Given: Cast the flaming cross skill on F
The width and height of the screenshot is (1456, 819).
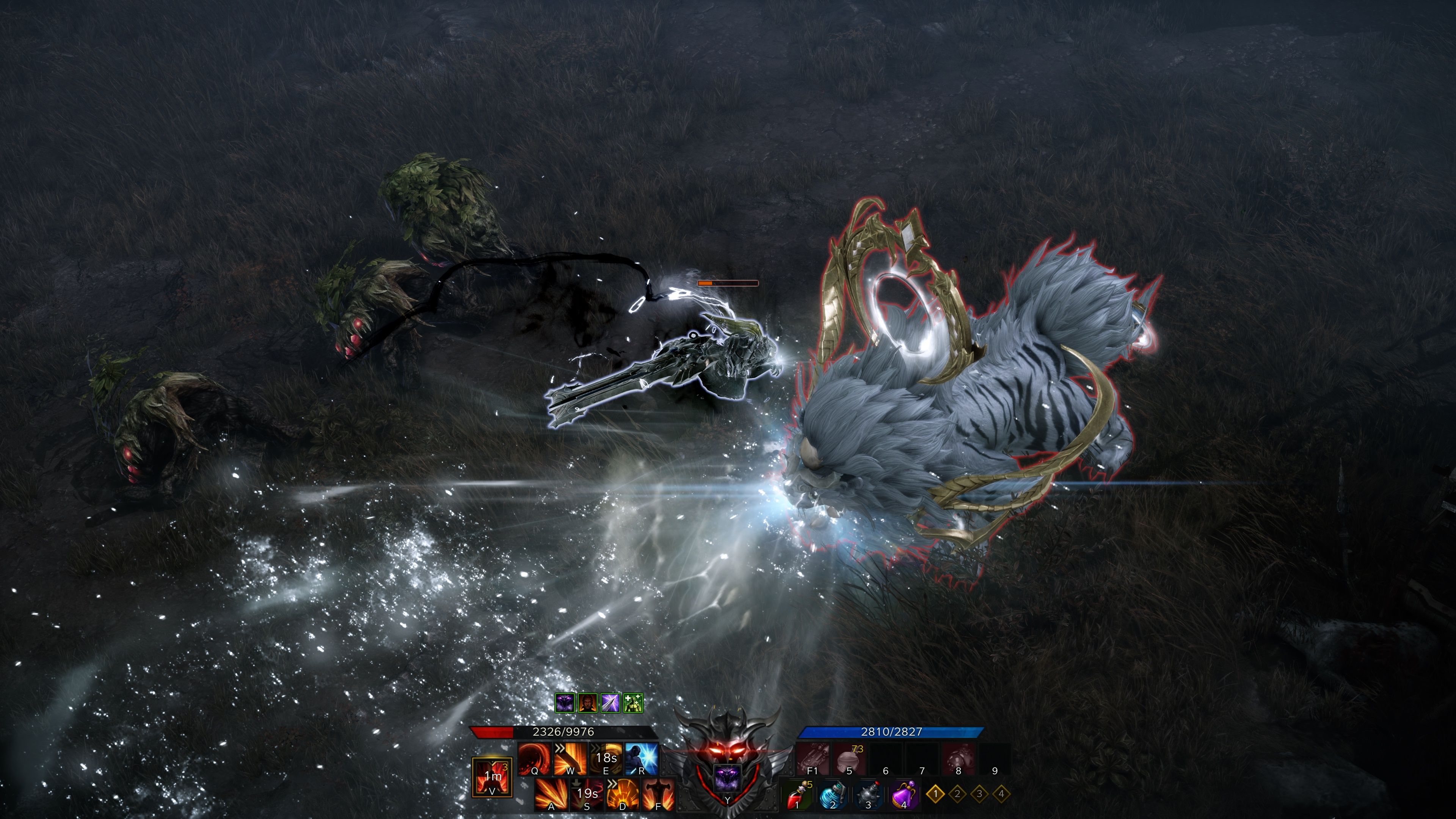Looking at the screenshot, I should point(658,794).
